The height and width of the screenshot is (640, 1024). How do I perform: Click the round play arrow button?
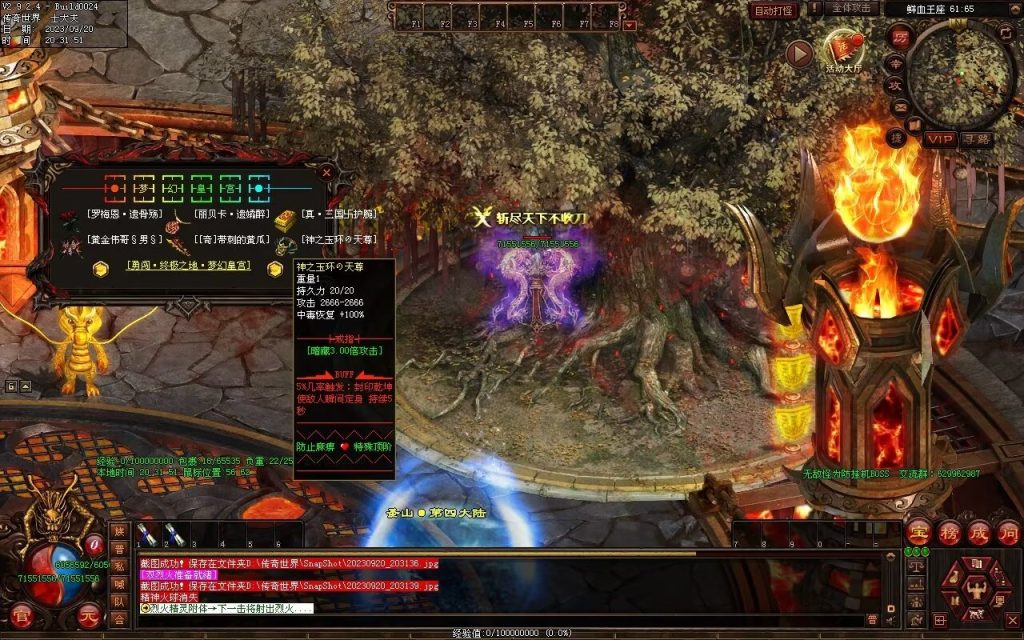tap(799, 53)
